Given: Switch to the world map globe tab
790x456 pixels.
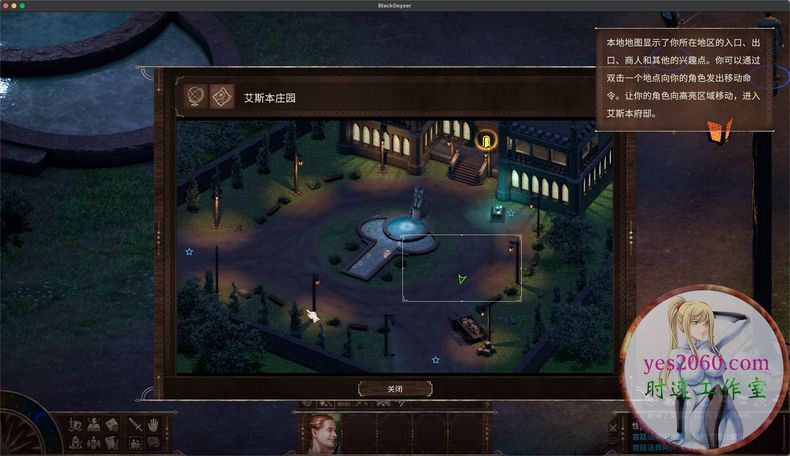Looking at the screenshot, I should pos(196,97).
